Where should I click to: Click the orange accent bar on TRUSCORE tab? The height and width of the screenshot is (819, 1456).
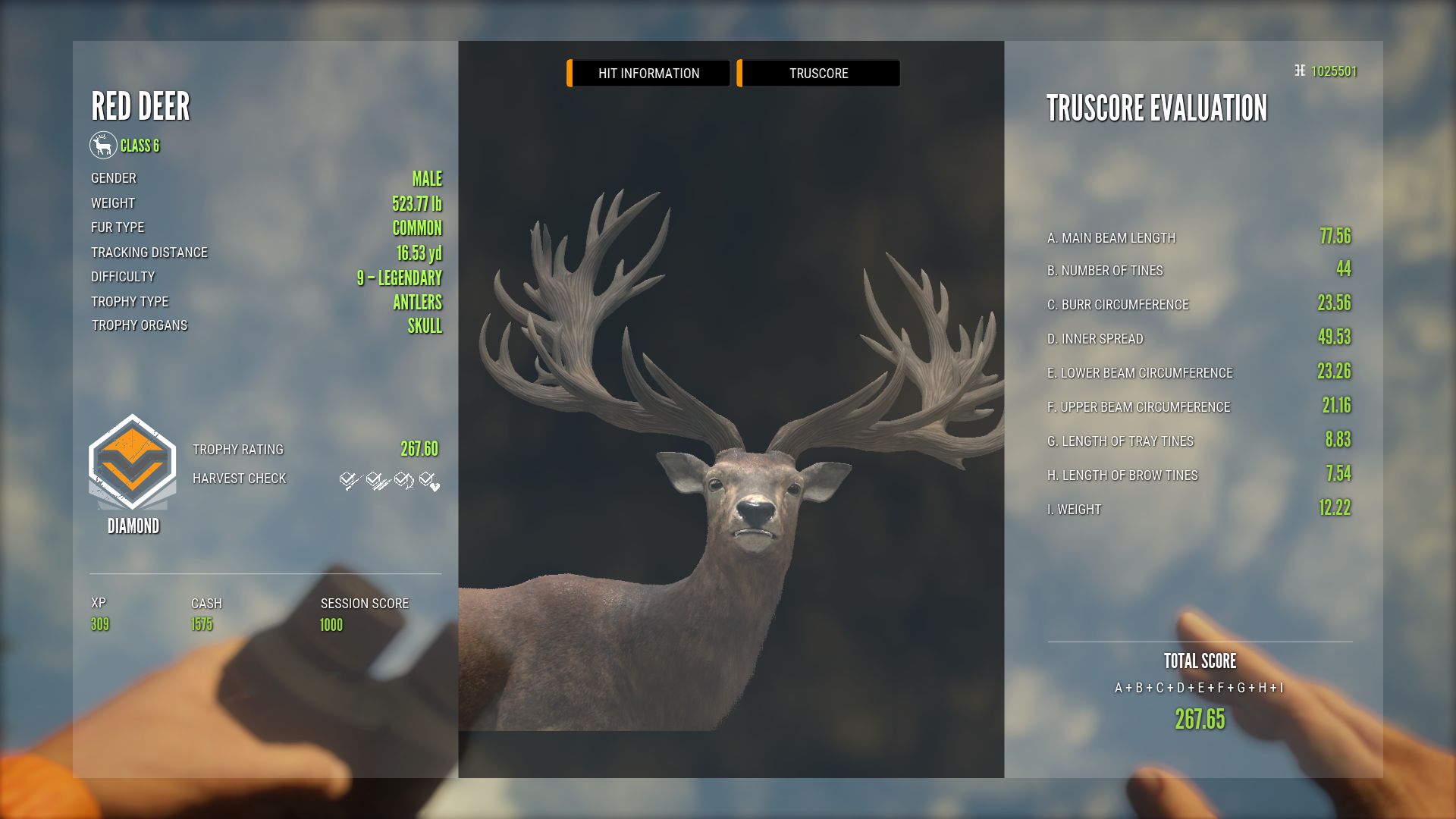pyautogui.click(x=739, y=73)
